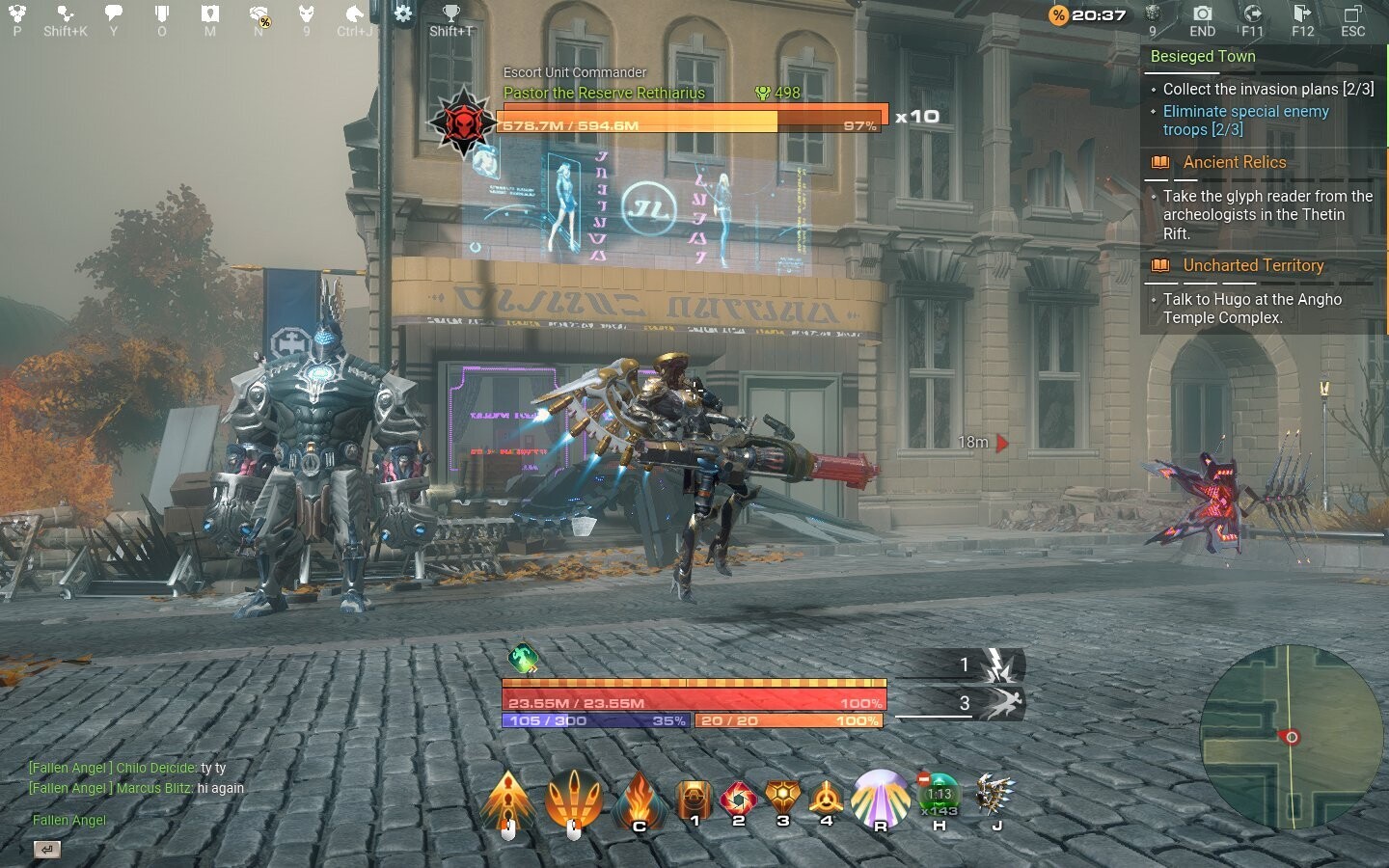This screenshot has height=868, width=1389.
Task: Click the boss health bar of Pastor the Reserve Rethiarius
Action: pyautogui.click(x=690, y=123)
